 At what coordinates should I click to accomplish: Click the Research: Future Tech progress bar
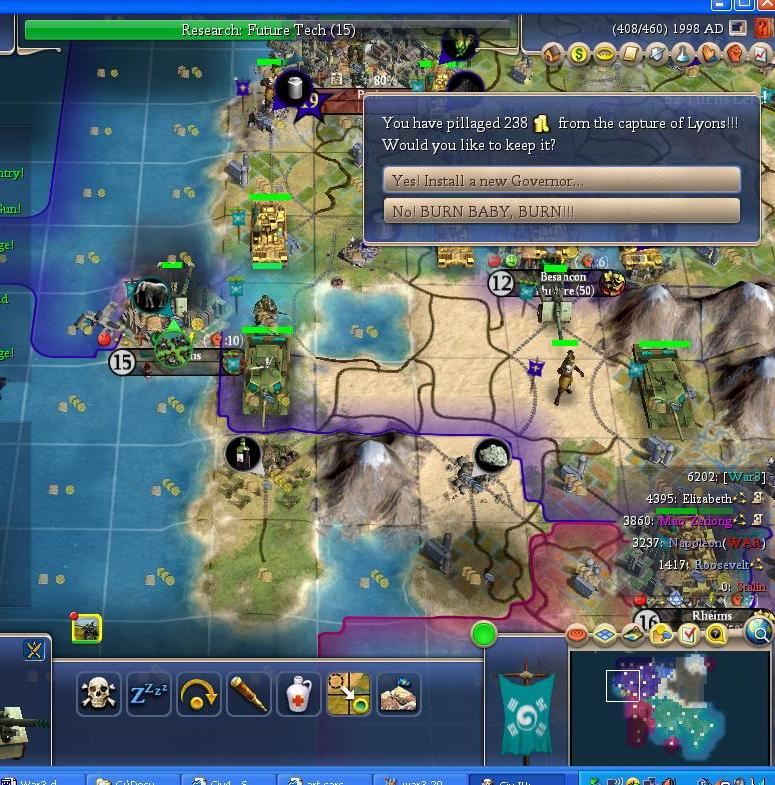coord(267,30)
